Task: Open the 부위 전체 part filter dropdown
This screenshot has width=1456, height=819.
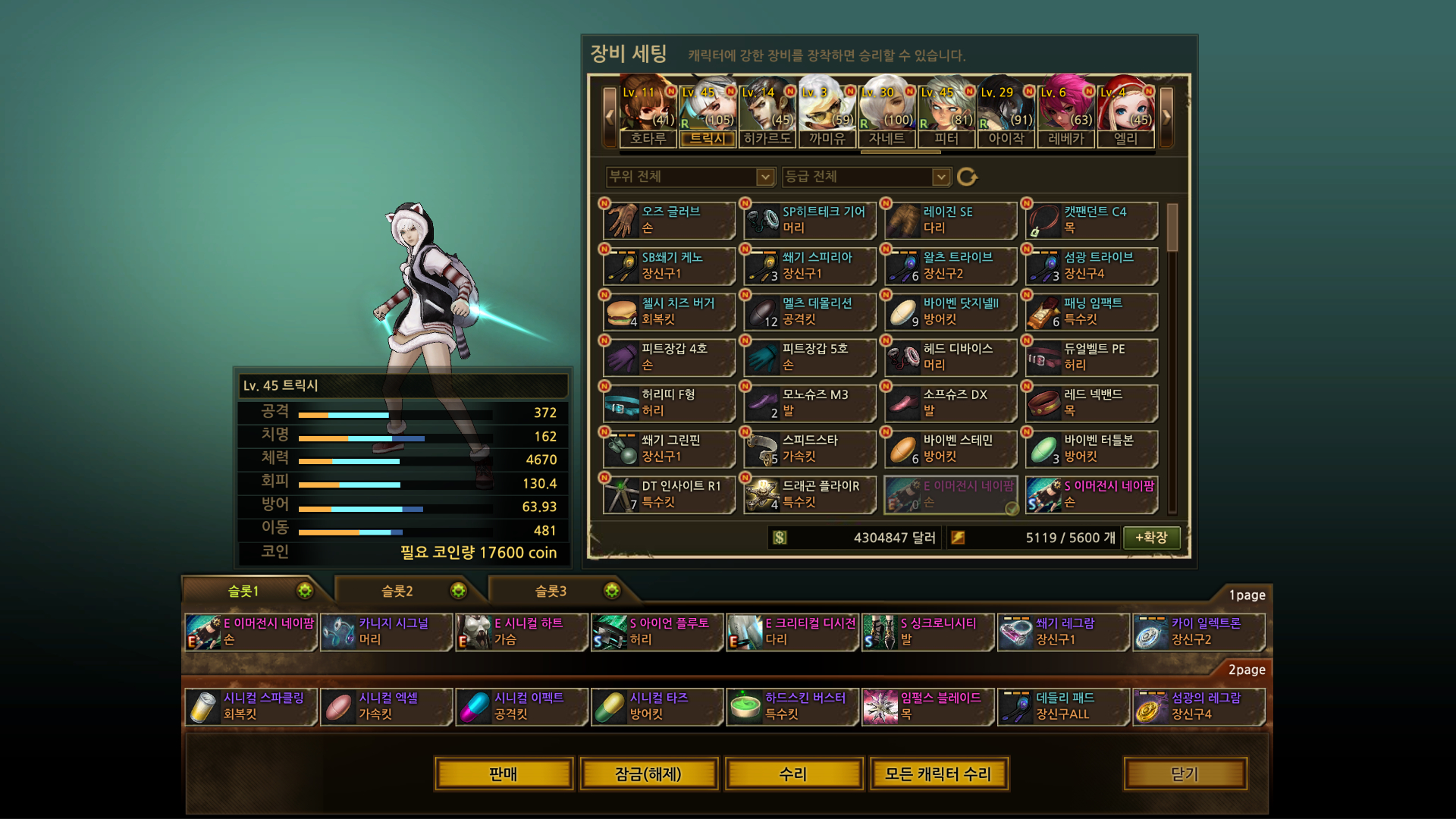Action: pos(690,177)
